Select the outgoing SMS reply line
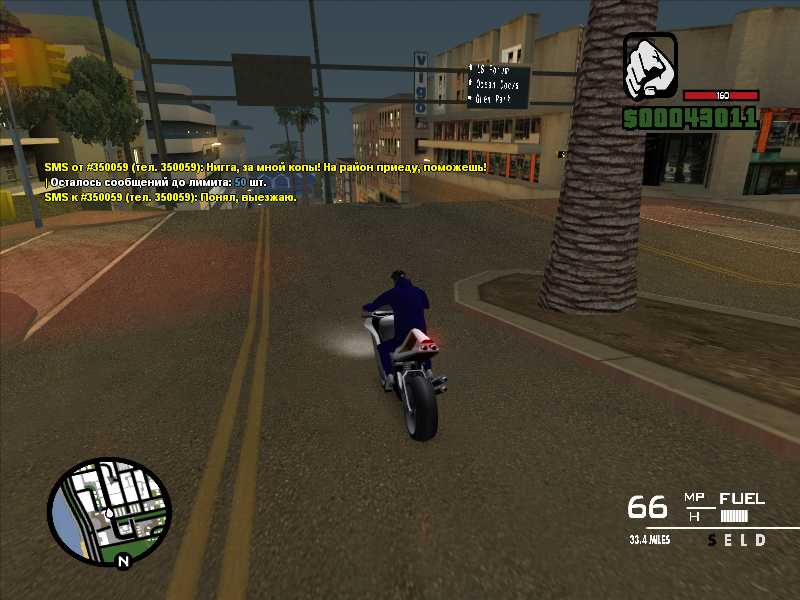Viewport: 800px width, 600px height. coord(170,198)
